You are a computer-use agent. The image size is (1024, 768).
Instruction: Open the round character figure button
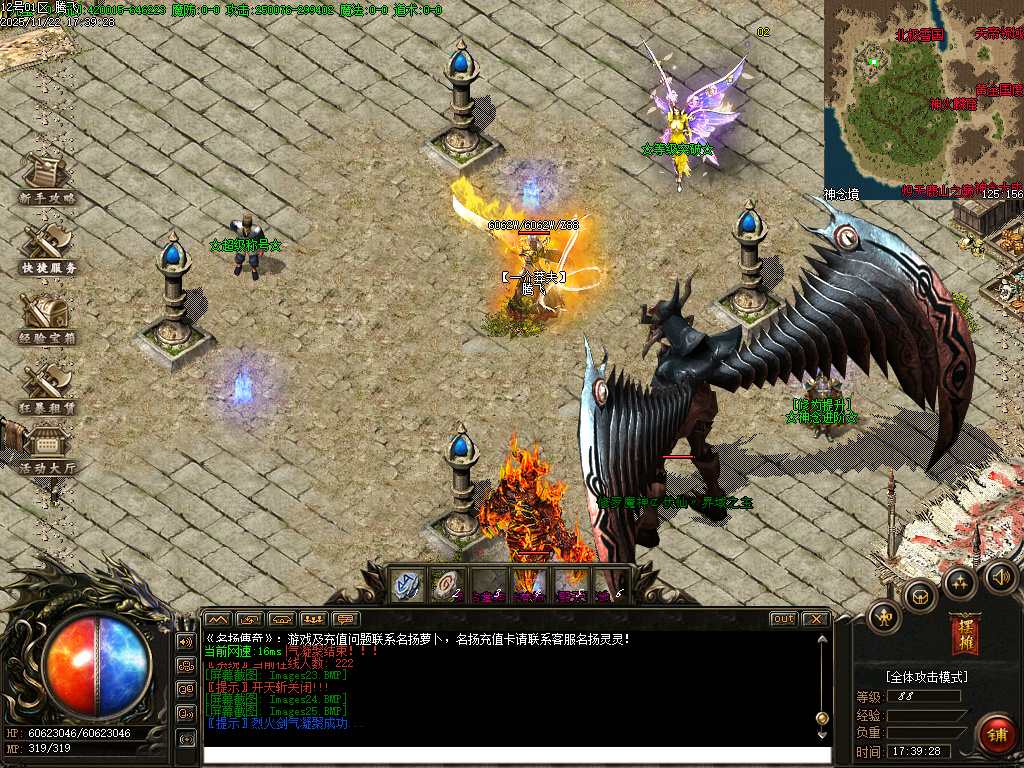[x=884, y=617]
